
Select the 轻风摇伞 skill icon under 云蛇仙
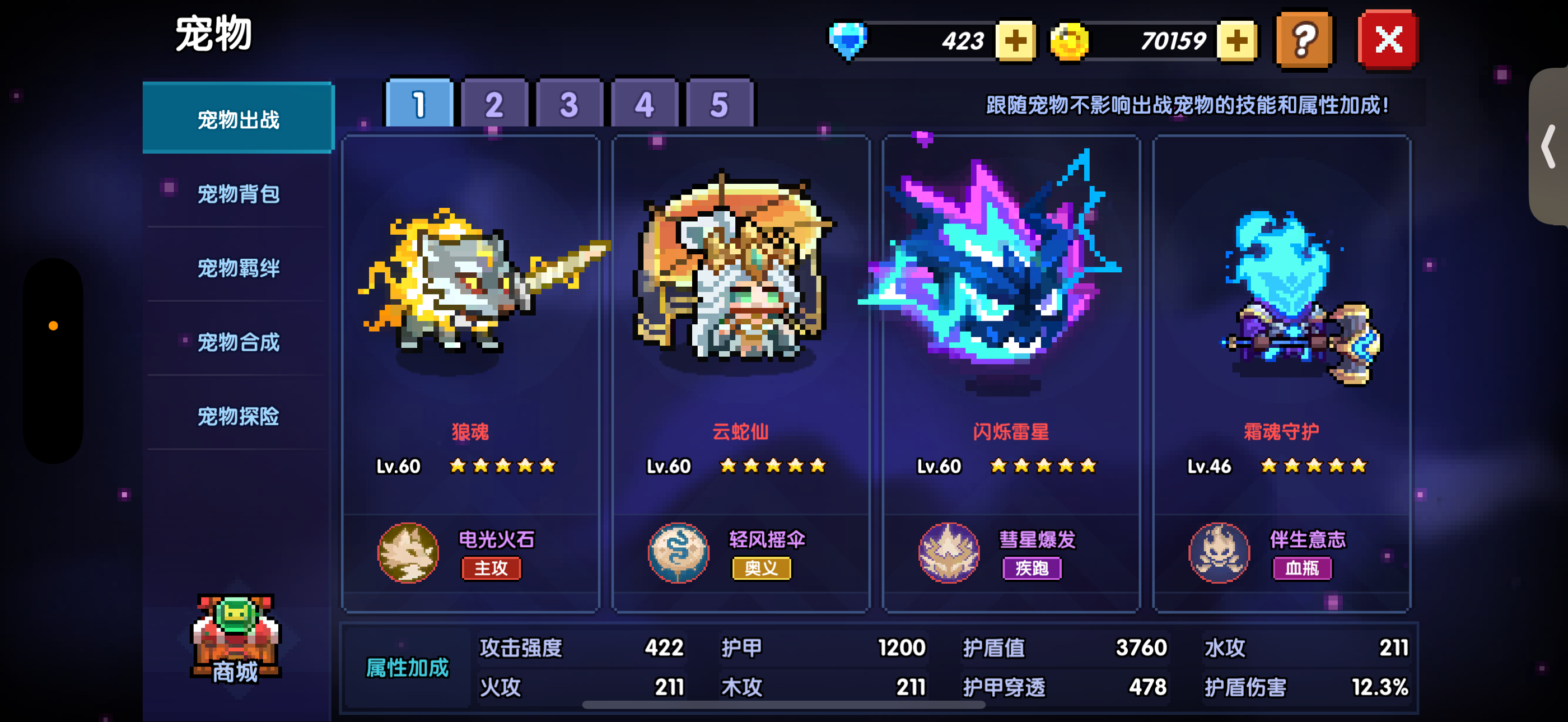click(x=679, y=553)
